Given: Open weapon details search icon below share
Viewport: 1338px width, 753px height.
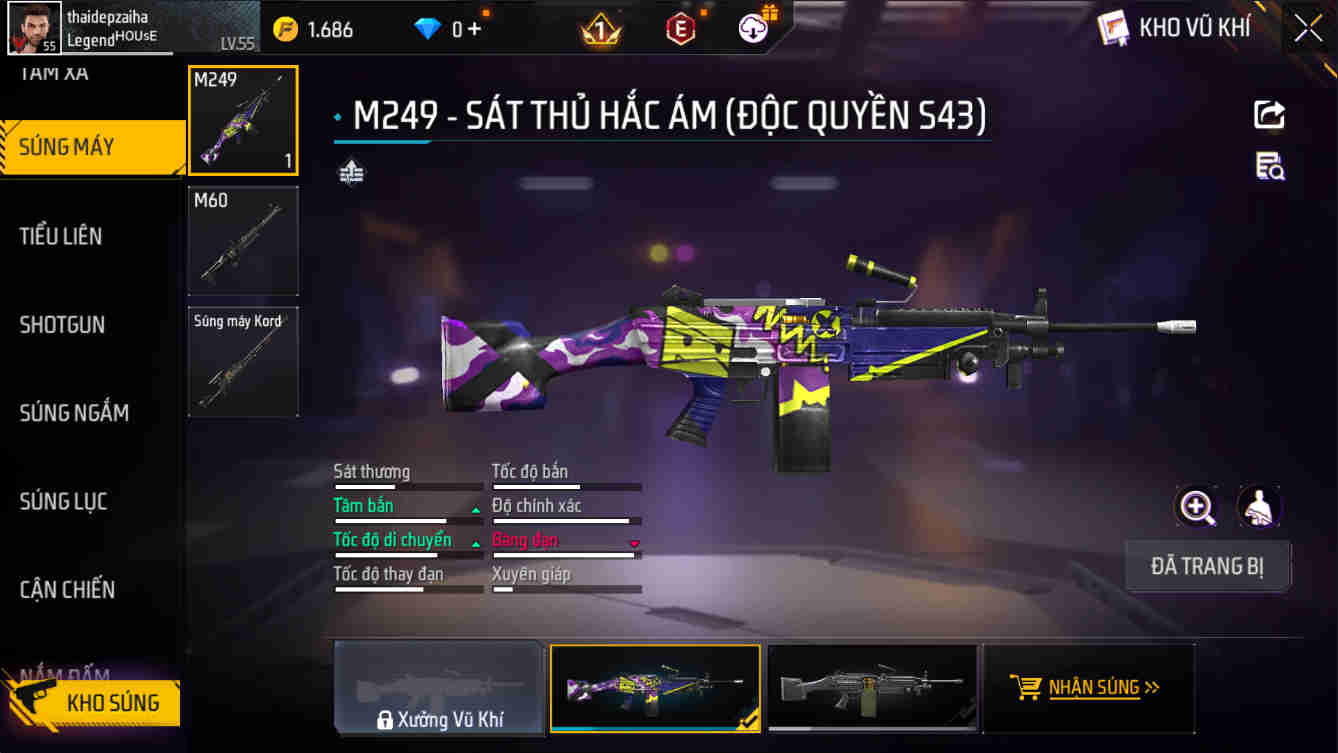Looking at the screenshot, I should point(1268,169).
